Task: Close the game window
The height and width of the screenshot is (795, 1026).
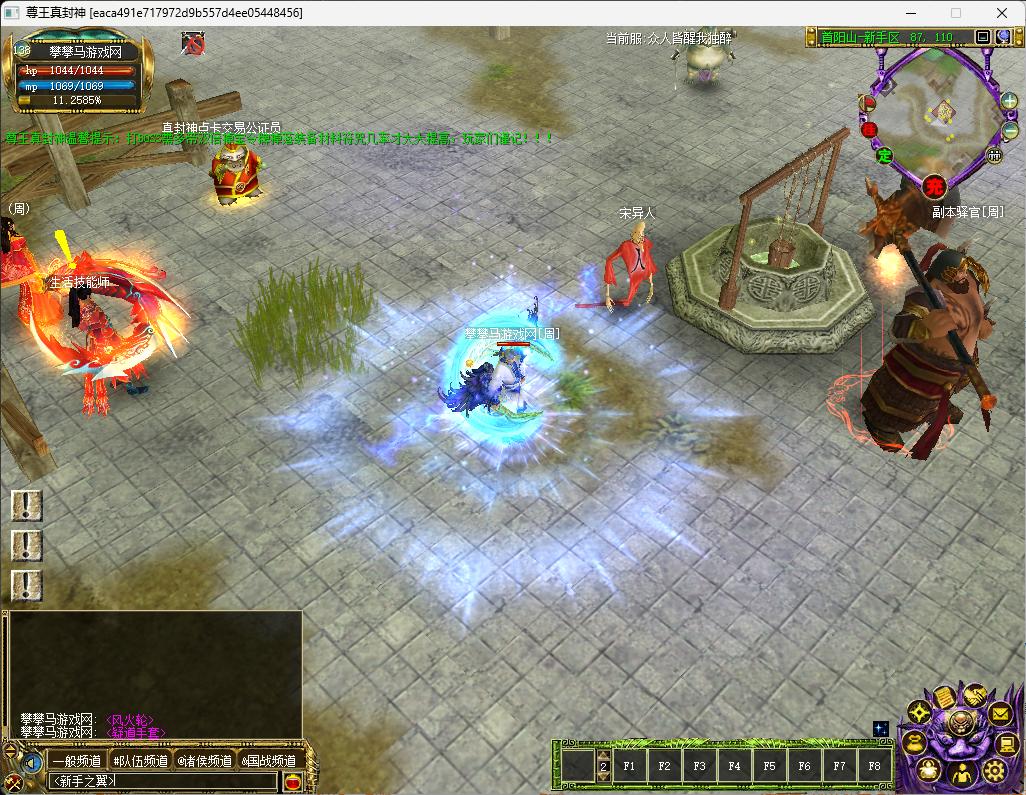Action: click(x=1002, y=13)
